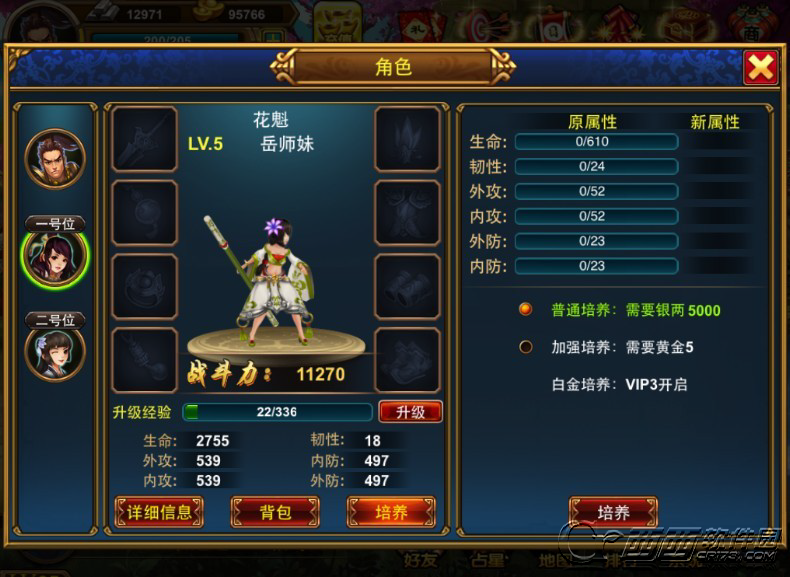Click the red 升级 level-up button

(410, 412)
